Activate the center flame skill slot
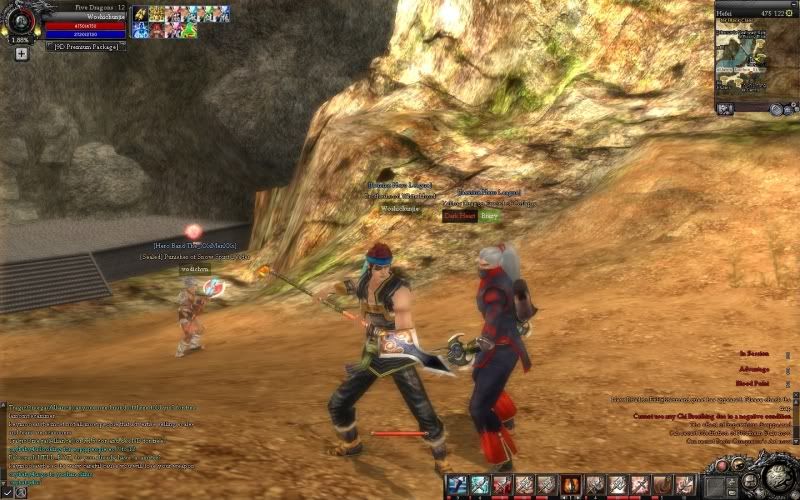Viewport: 800px width, 500px height. (571, 486)
